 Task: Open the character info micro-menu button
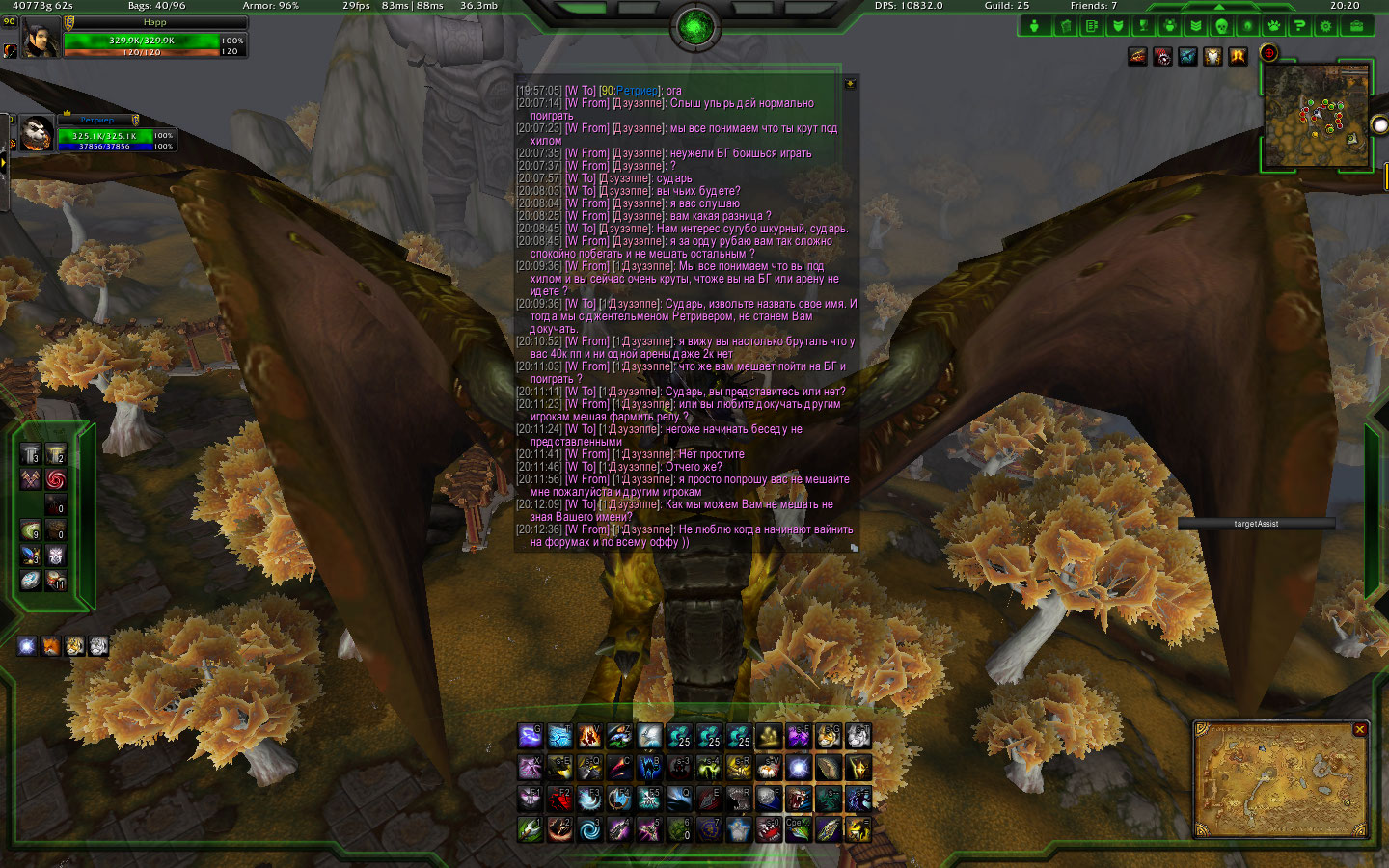[1035, 26]
